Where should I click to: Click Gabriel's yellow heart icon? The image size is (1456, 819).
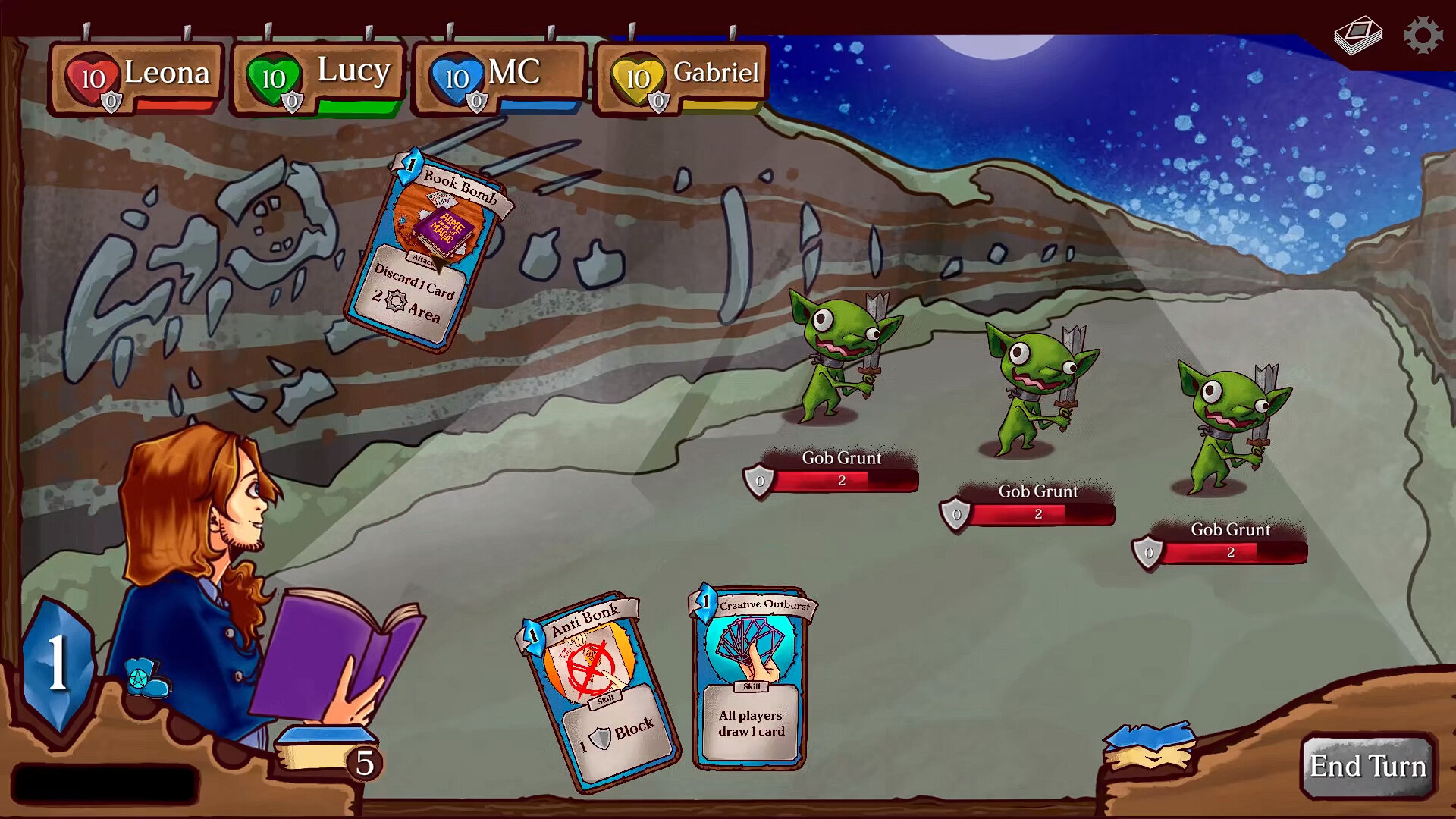639,76
